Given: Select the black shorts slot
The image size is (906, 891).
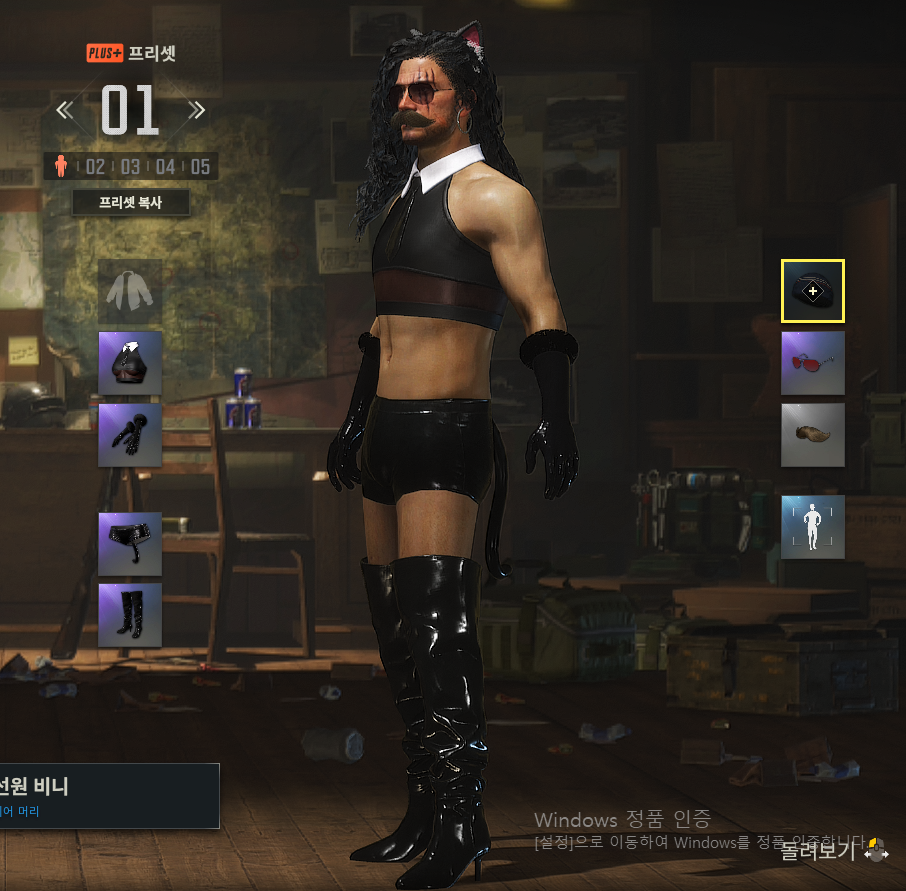Looking at the screenshot, I should click(x=130, y=544).
